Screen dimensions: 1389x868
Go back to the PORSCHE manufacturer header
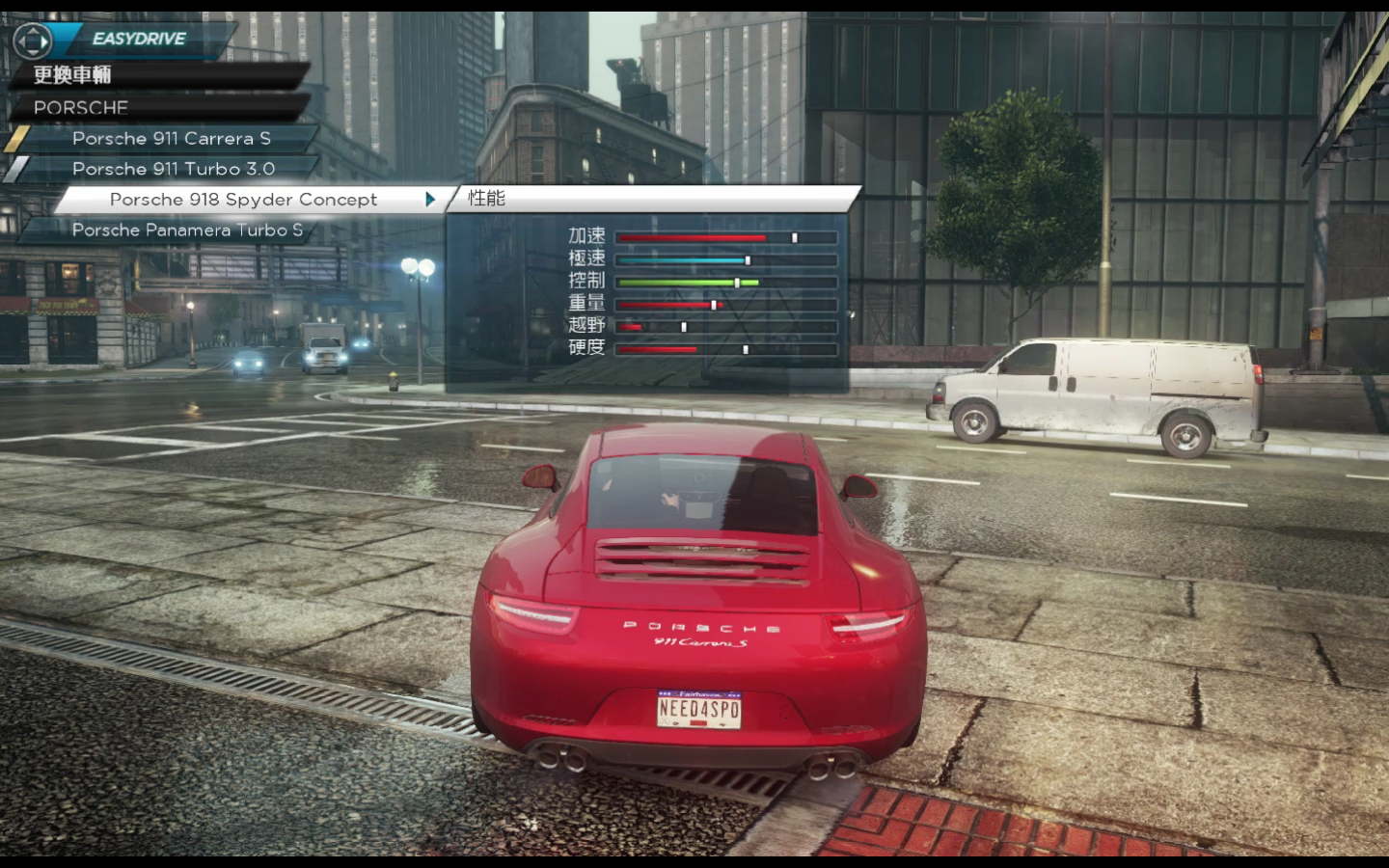coord(81,107)
